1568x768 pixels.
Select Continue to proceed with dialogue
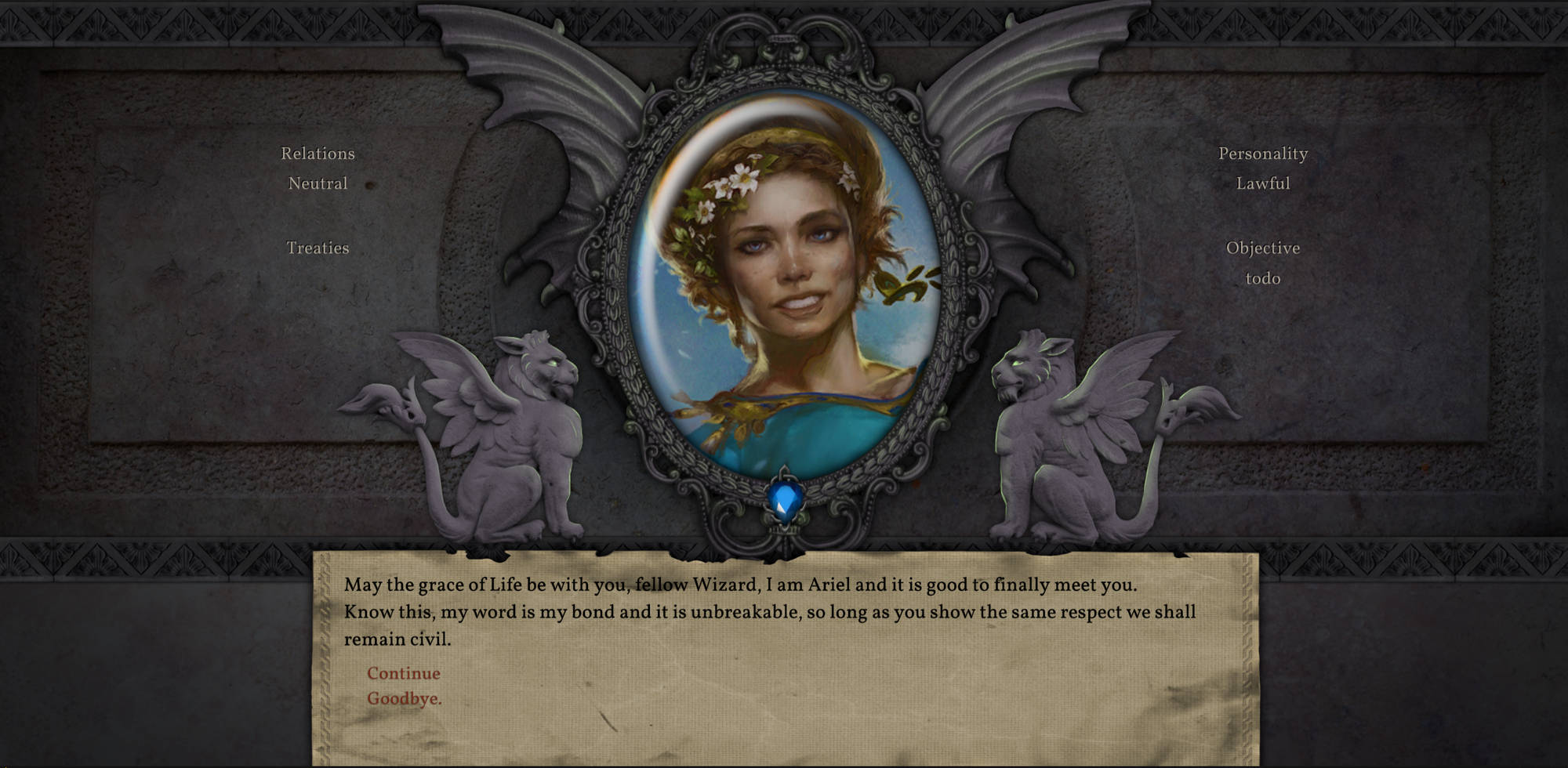point(403,673)
